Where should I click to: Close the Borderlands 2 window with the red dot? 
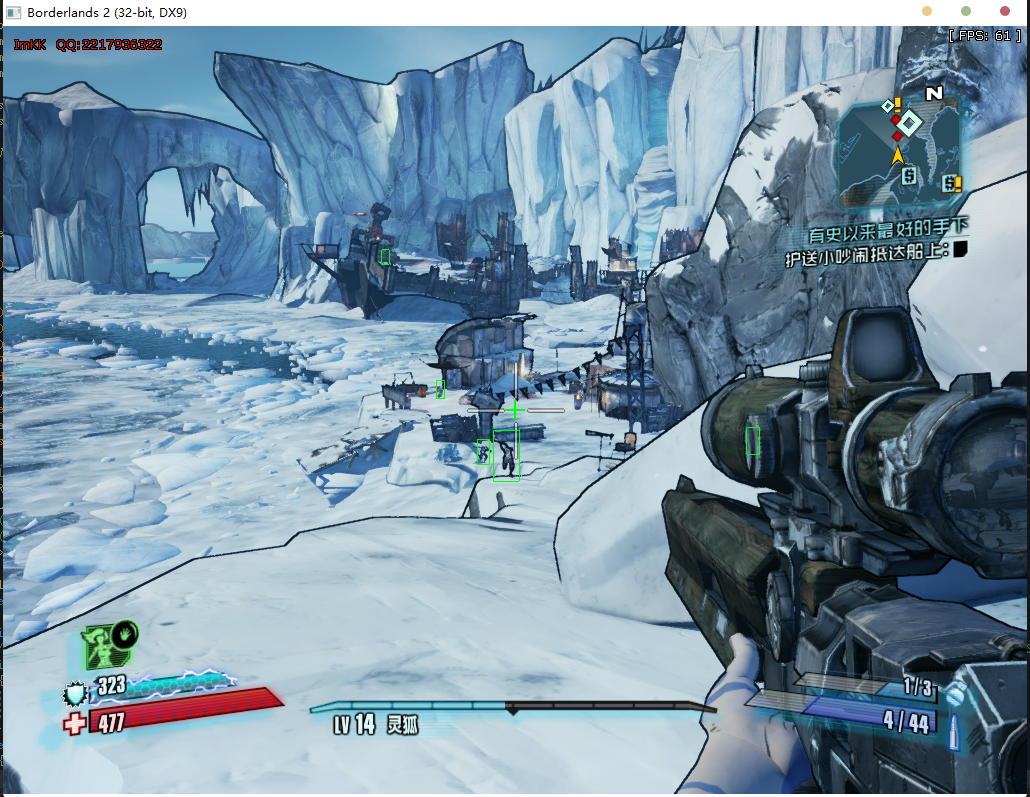[1005, 12]
